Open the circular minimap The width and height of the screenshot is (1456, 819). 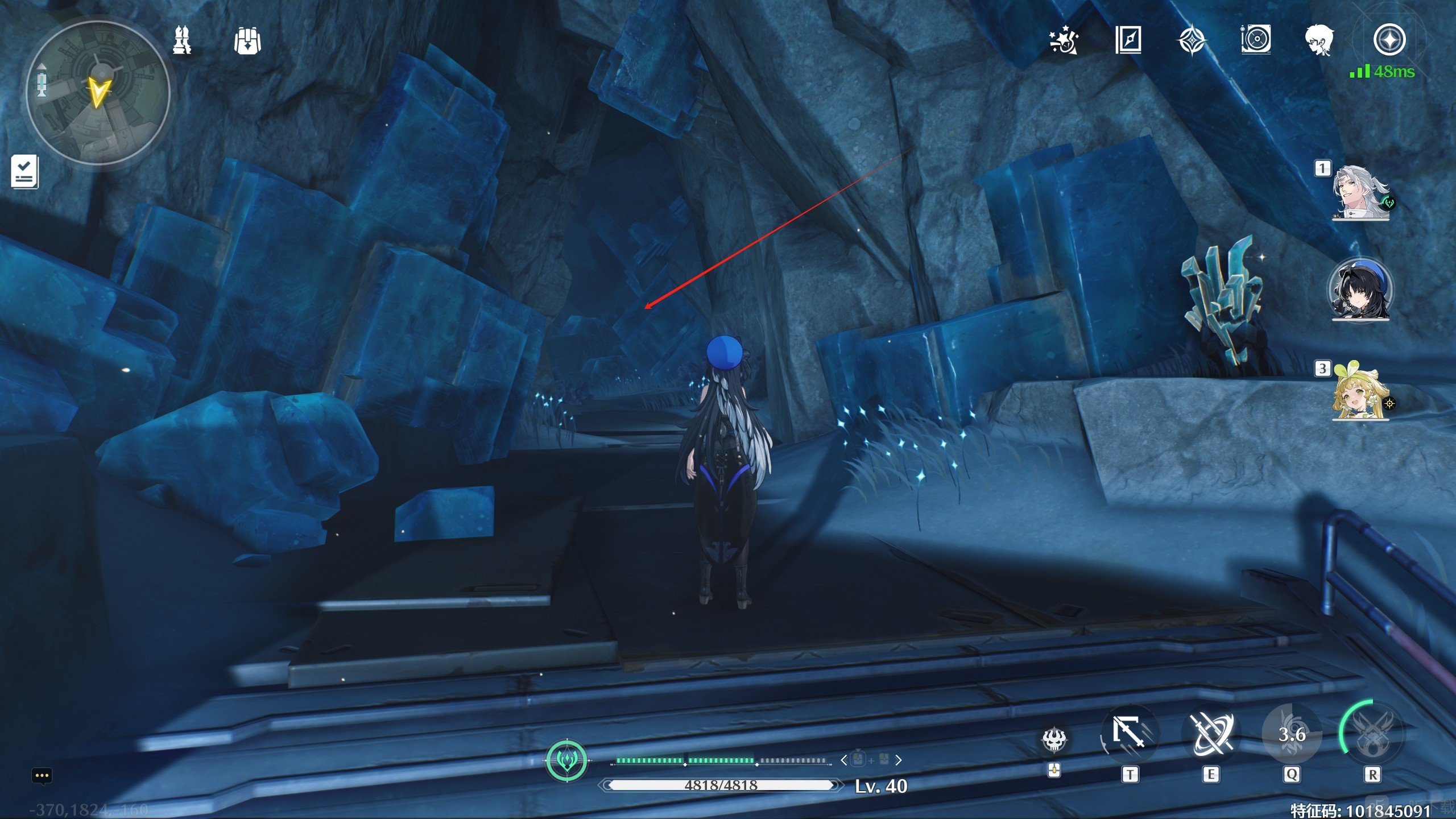click(x=98, y=93)
